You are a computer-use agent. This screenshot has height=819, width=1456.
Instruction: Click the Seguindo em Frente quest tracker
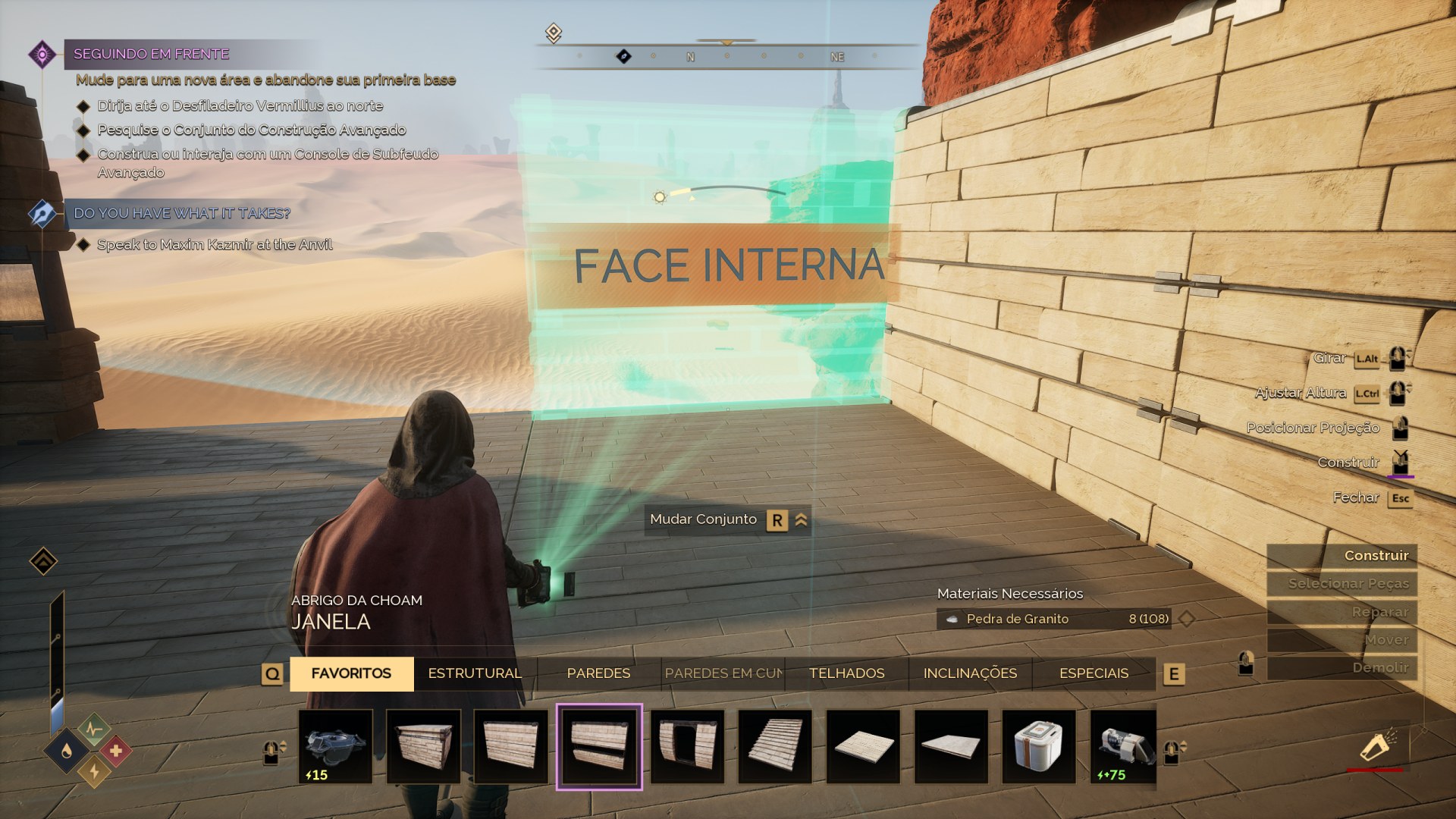tap(152, 54)
